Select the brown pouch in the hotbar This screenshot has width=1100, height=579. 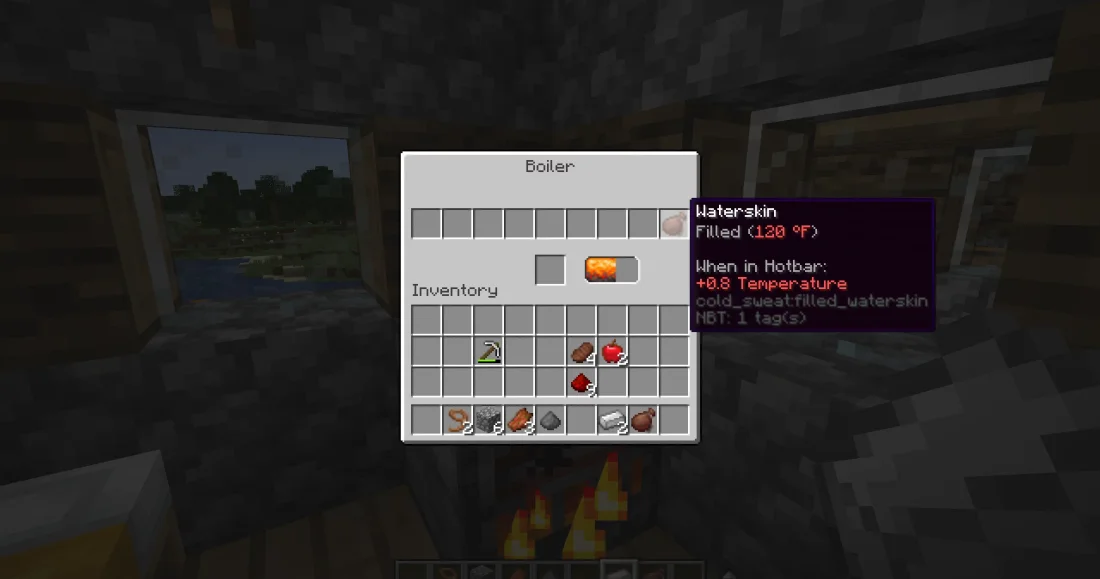coord(643,420)
